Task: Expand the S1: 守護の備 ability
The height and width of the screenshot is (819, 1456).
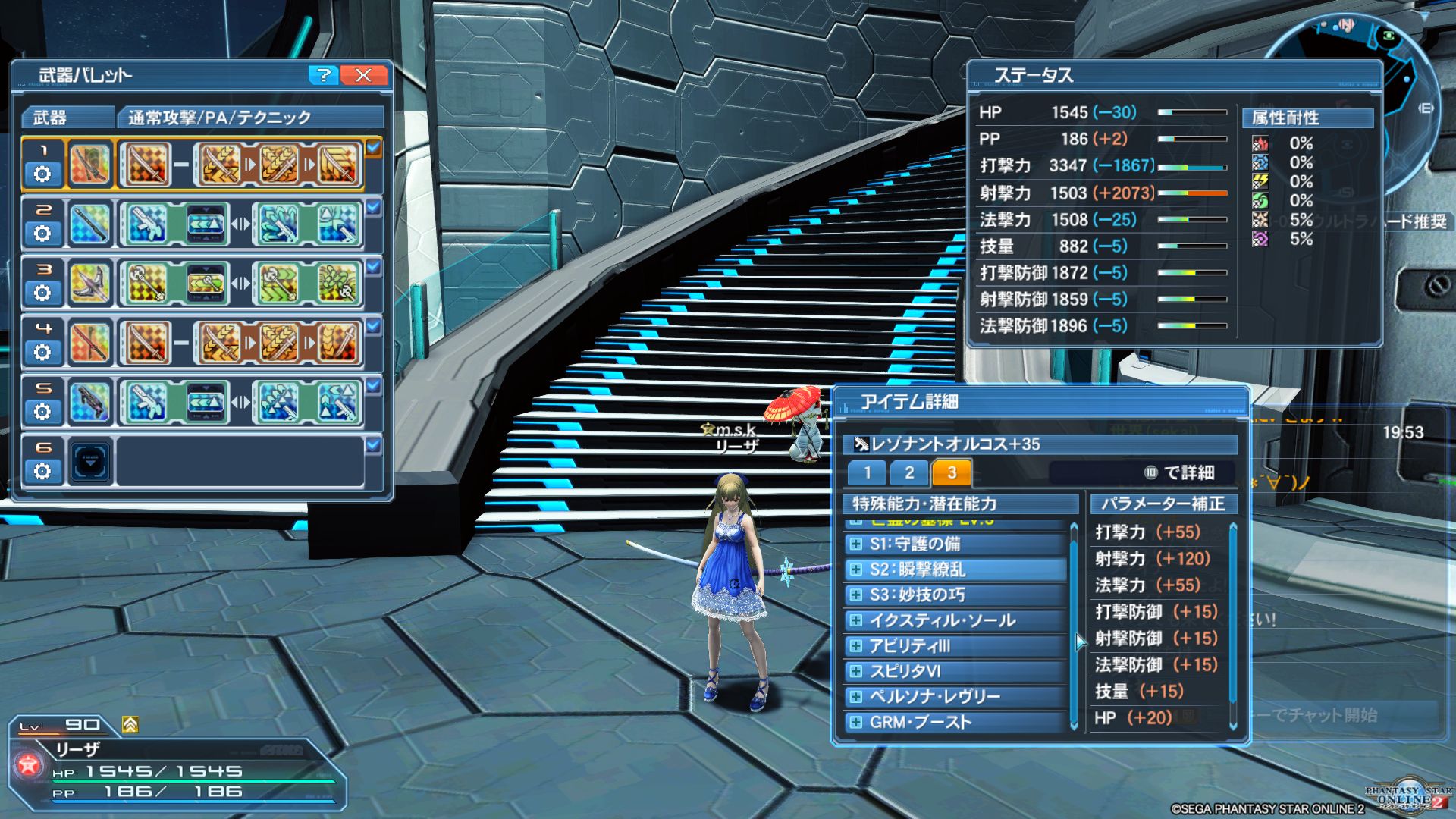Action: coord(856,544)
